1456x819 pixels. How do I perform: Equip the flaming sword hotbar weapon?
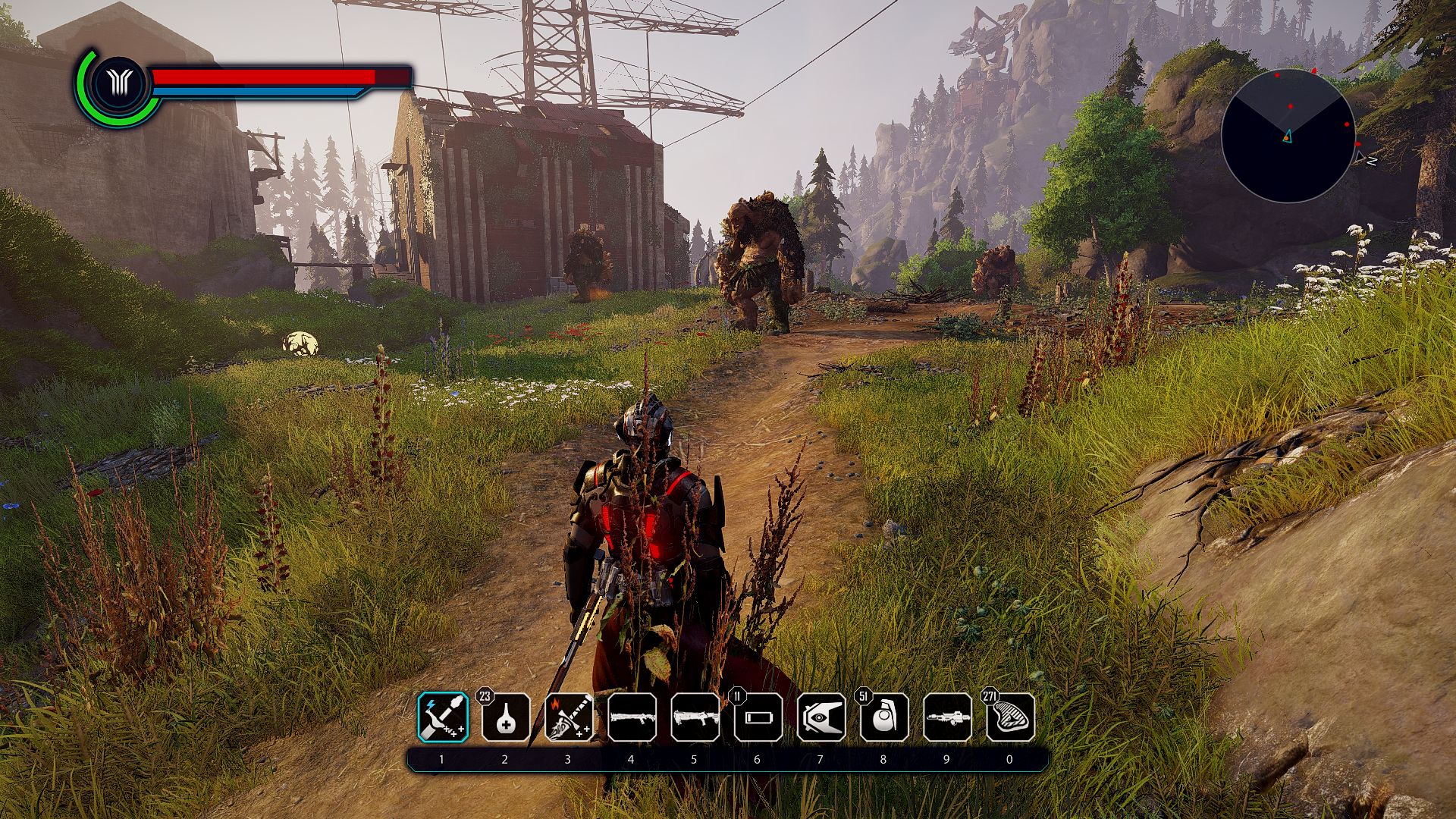click(x=569, y=717)
